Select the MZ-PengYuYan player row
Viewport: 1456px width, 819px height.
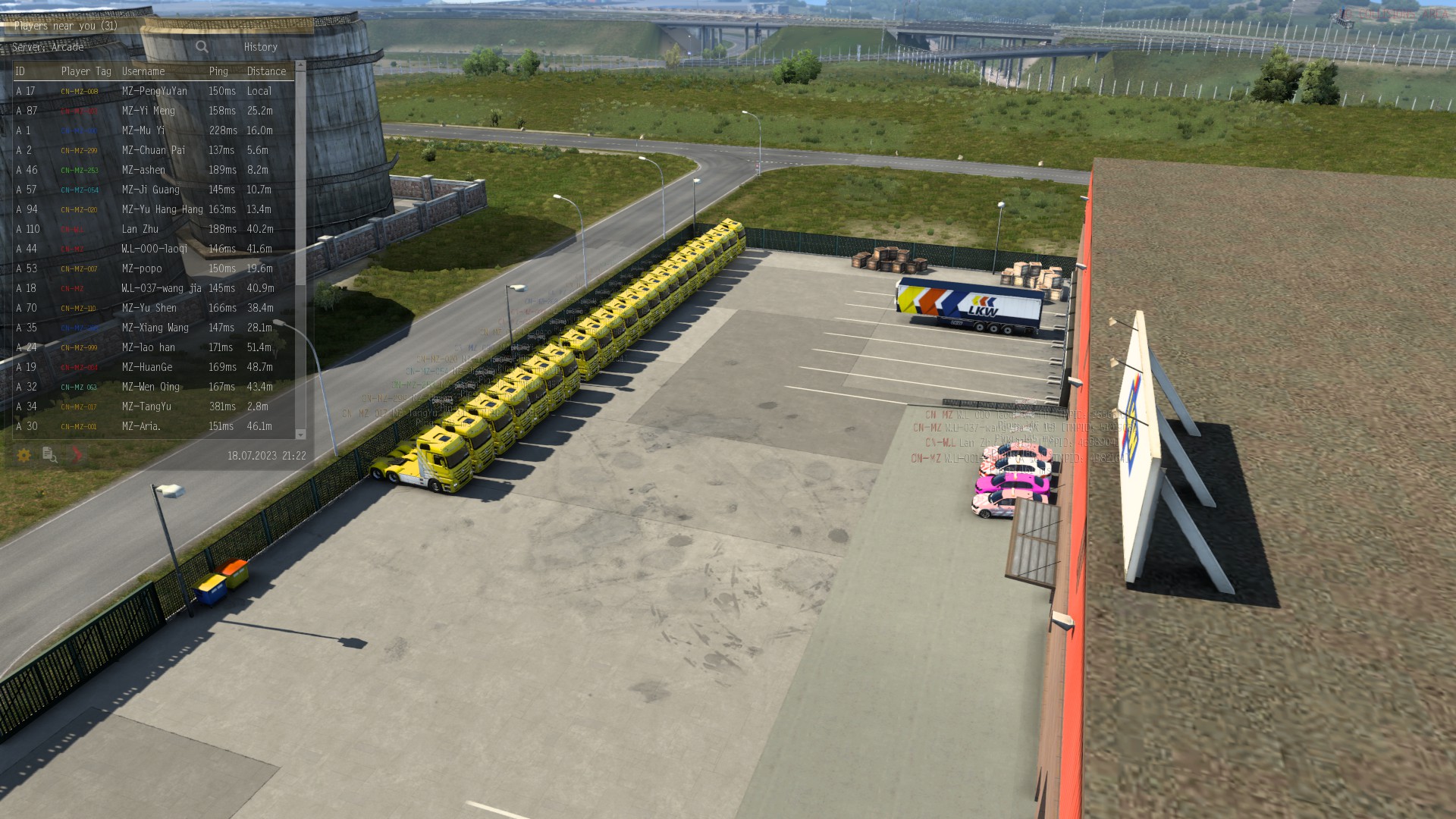click(x=154, y=91)
